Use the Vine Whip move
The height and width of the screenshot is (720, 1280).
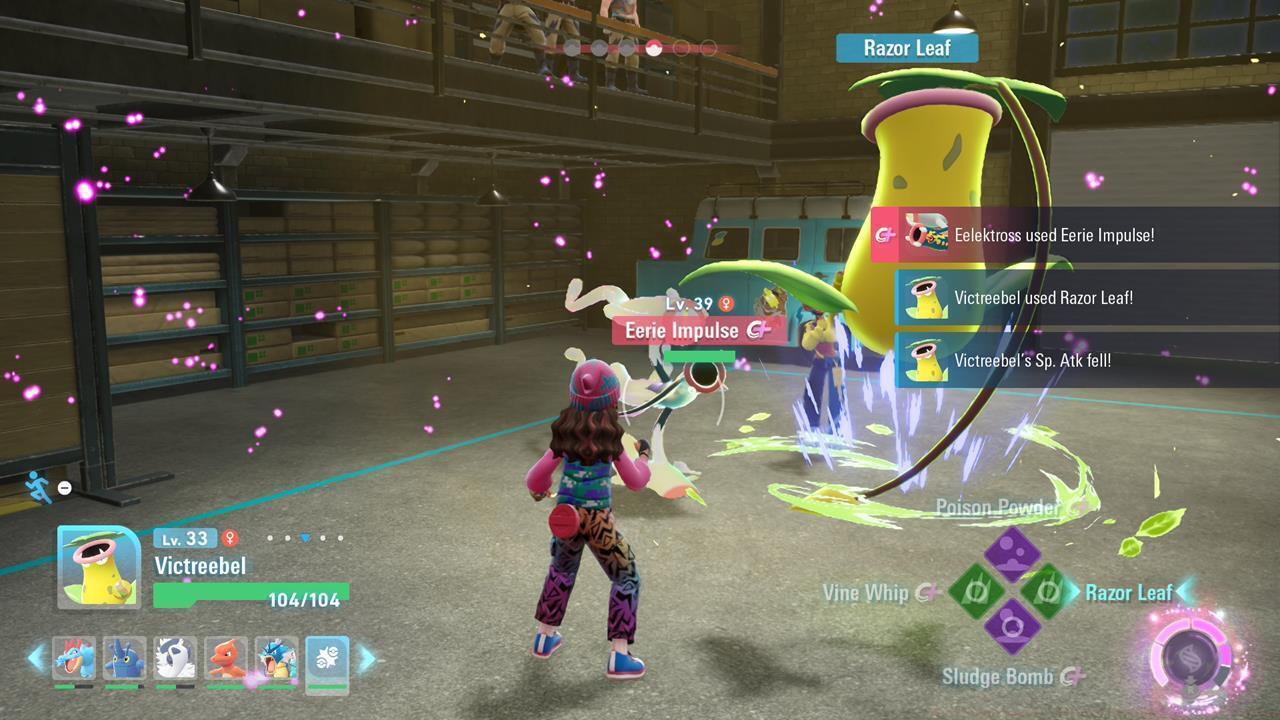tap(975, 591)
